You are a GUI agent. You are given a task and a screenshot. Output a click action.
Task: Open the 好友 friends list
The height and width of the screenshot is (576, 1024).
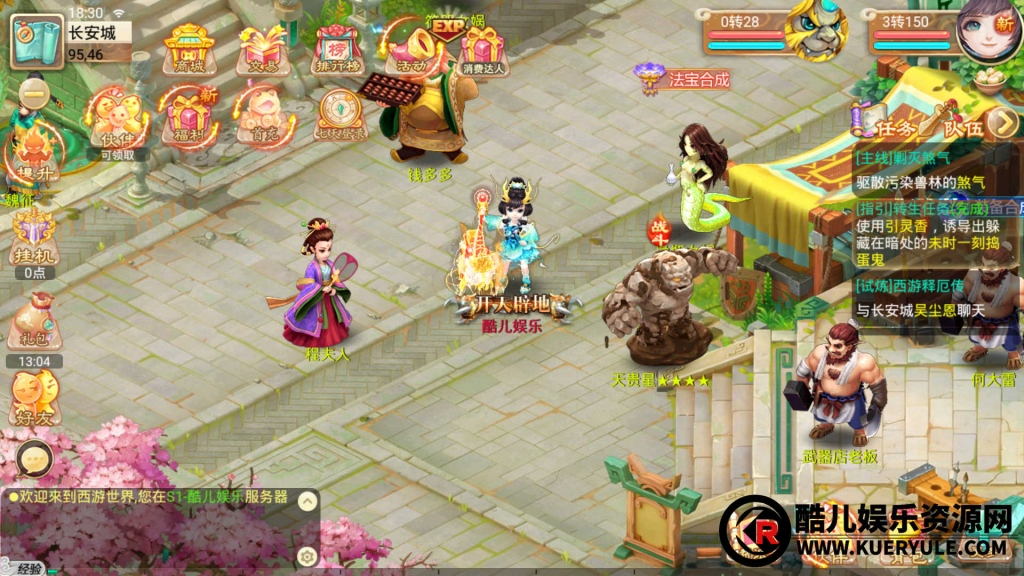[35, 393]
